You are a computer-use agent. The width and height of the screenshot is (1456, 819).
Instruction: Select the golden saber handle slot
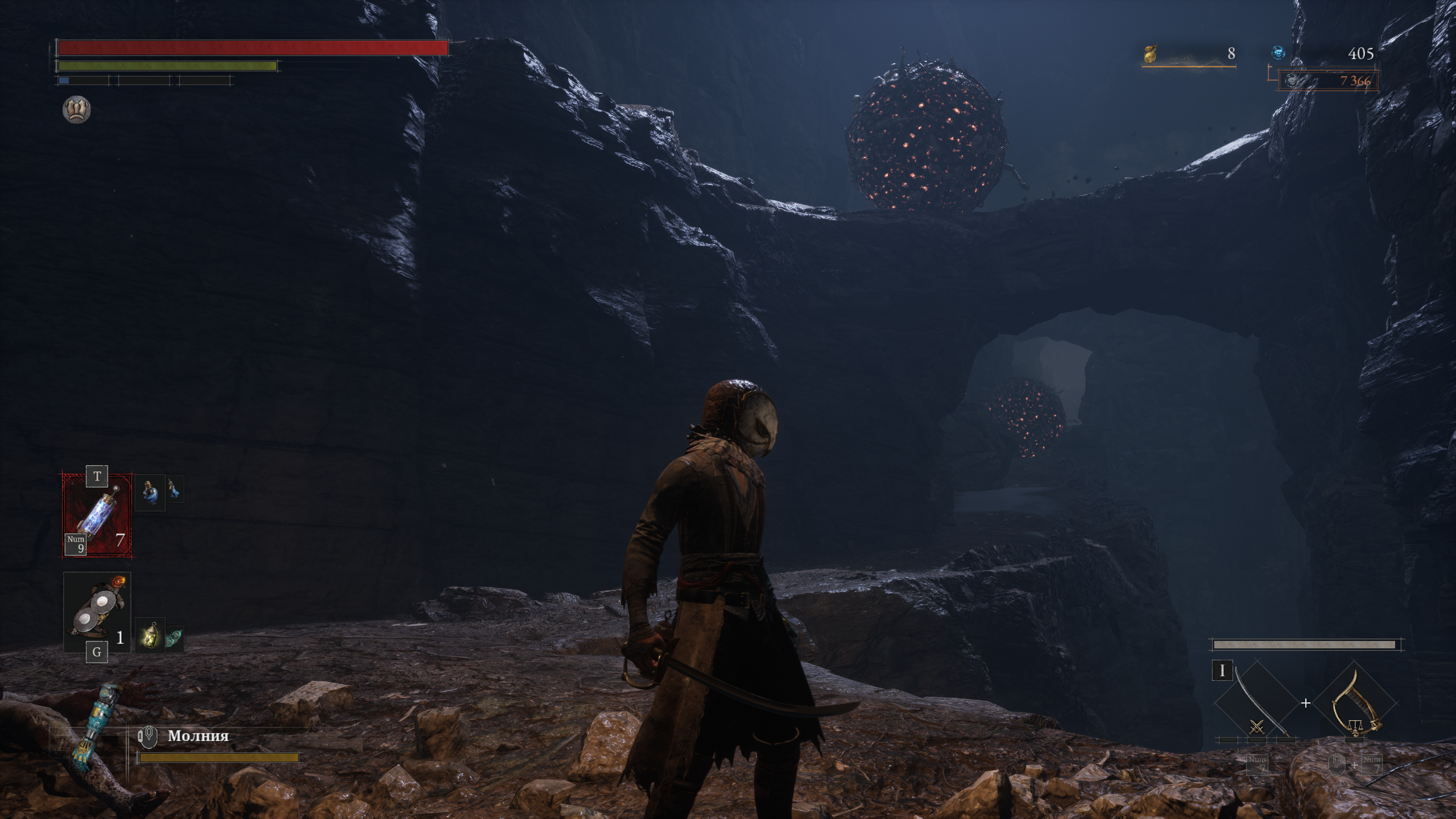click(x=1356, y=704)
